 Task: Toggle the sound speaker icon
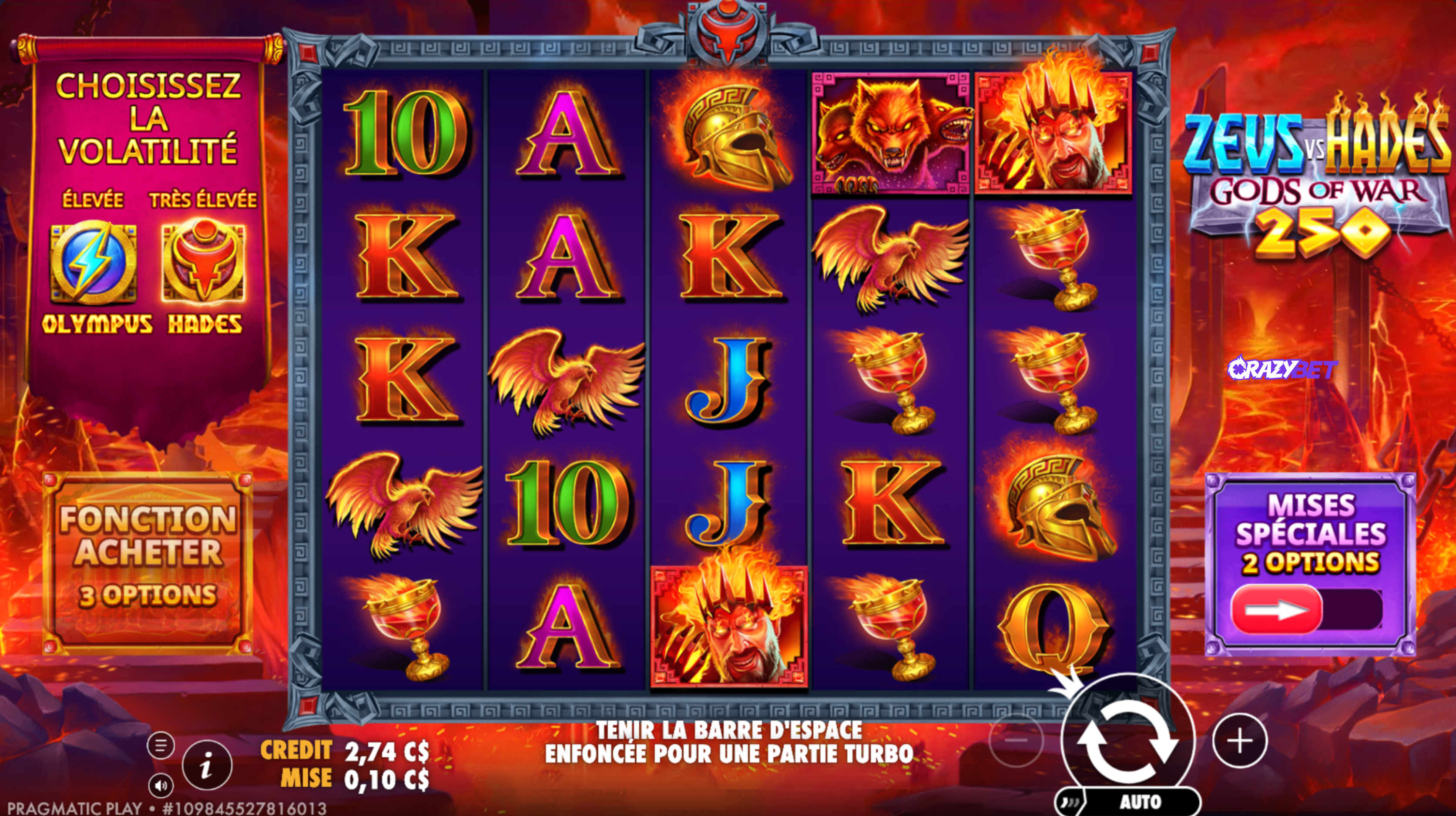[161, 786]
